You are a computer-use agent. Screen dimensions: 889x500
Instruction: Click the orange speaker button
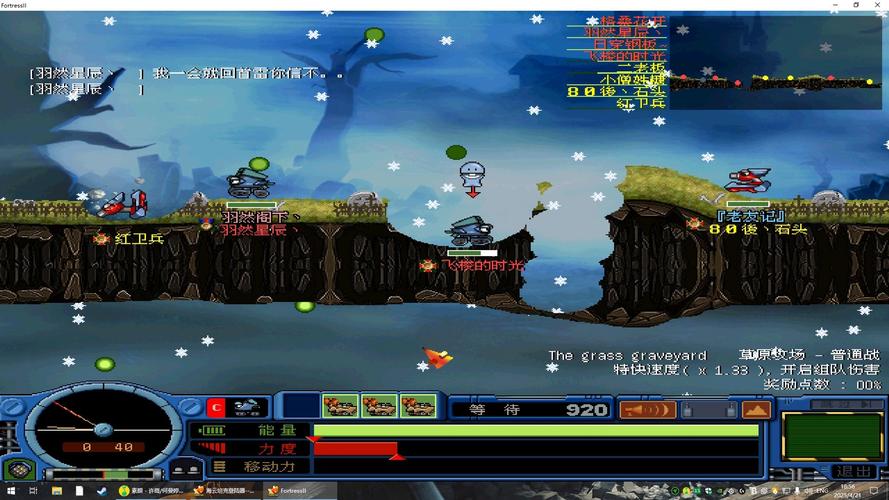[647, 409]
